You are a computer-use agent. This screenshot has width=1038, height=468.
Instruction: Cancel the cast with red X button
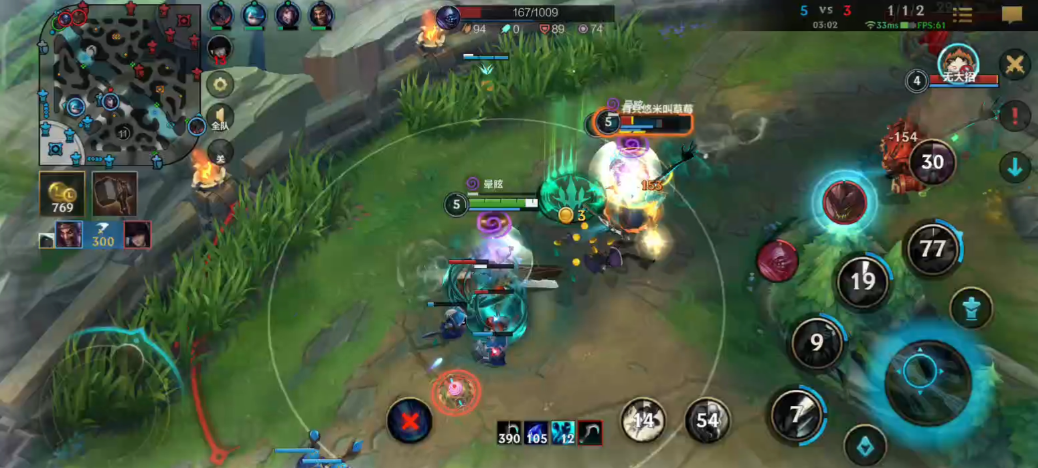coord(410,420)
